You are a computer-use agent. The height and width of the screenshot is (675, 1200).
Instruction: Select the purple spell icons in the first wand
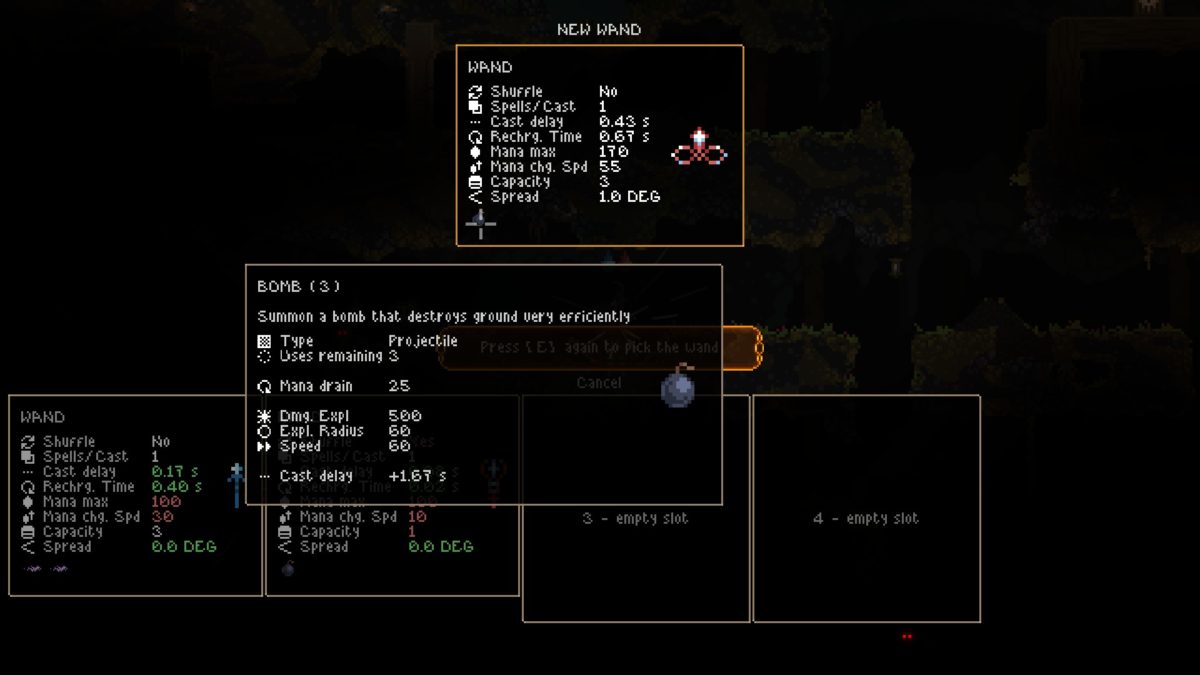(46, 569)
